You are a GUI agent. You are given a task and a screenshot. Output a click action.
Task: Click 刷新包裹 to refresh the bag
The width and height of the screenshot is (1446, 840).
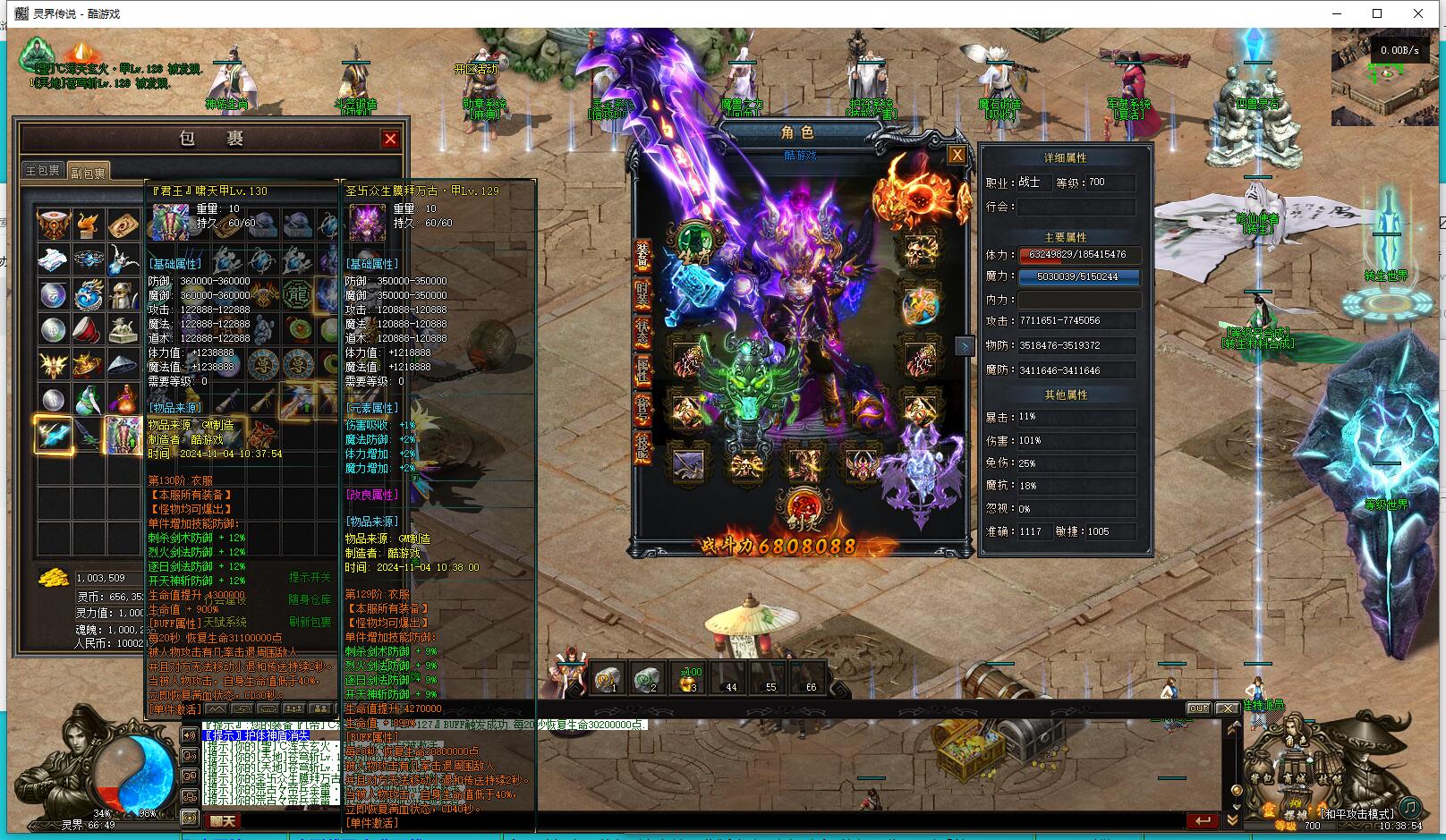tap(310, 622)
